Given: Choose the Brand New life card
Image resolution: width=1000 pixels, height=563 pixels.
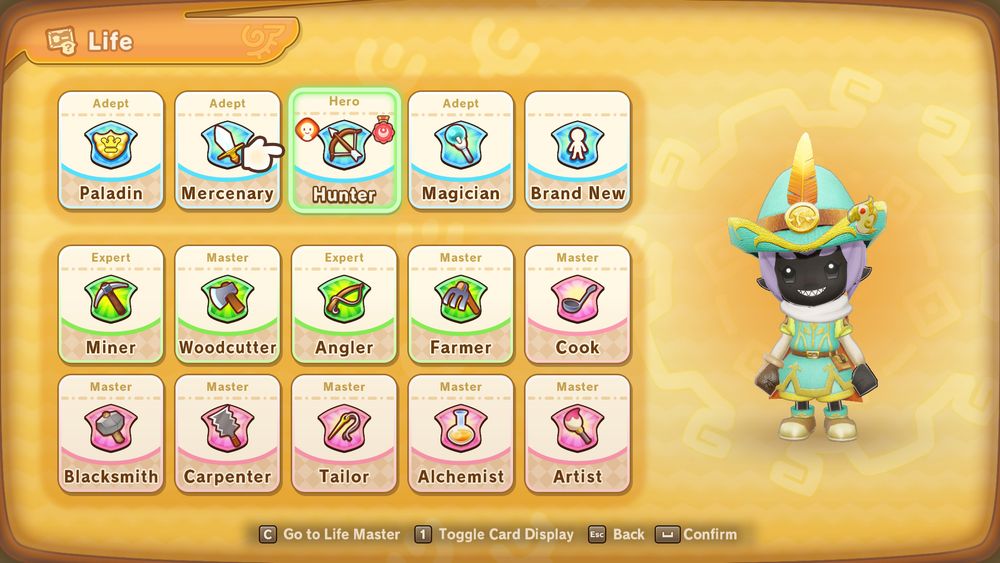Looking at the screenshot, I should click(x=578, y=150).
